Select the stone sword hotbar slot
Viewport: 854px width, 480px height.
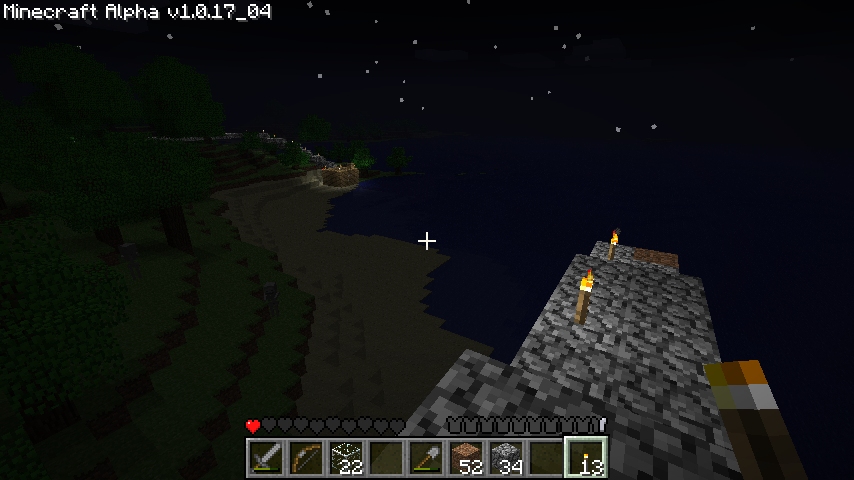pos(266,458)
